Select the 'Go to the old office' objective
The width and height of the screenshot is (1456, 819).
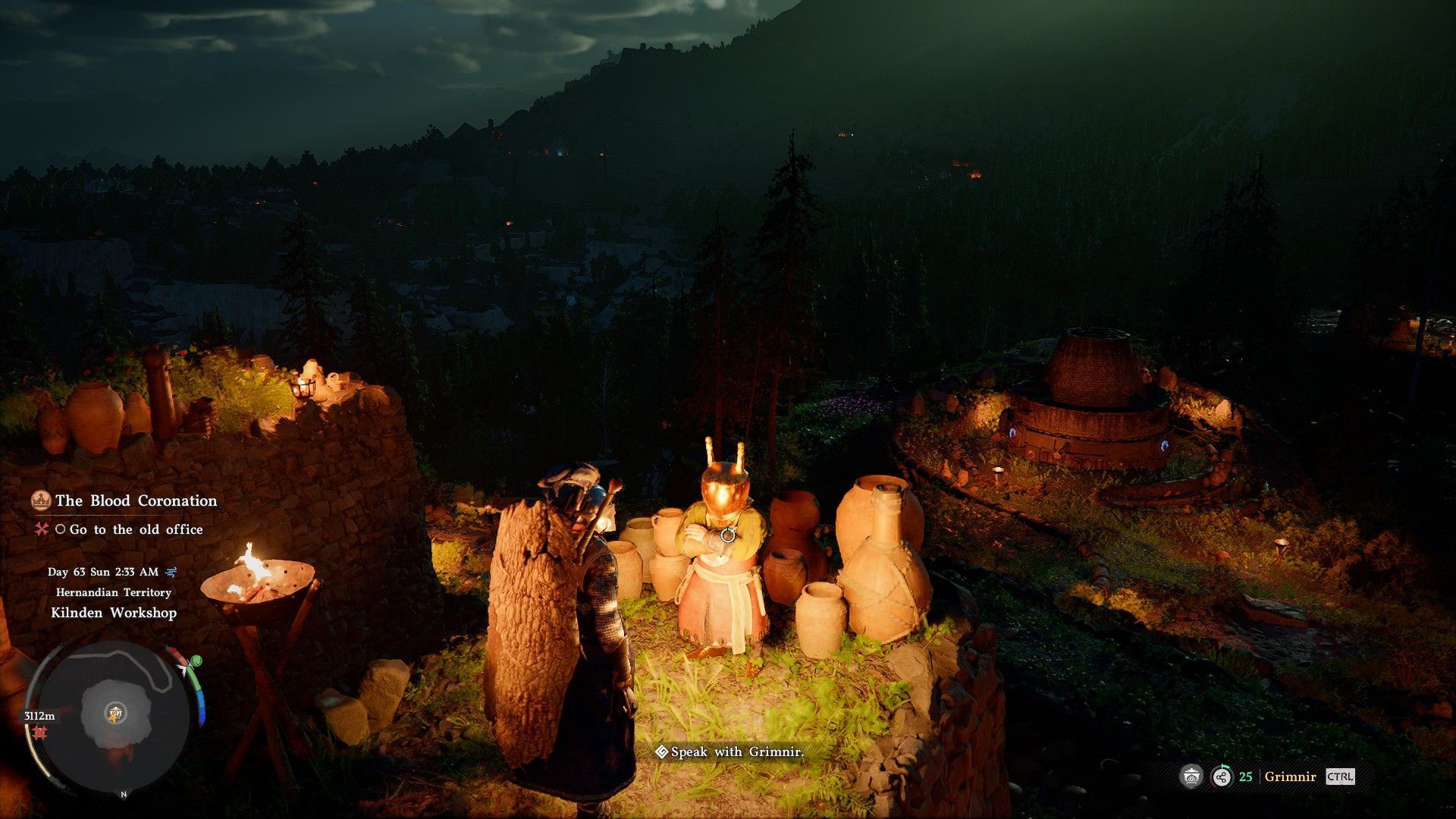click(136, 529)
